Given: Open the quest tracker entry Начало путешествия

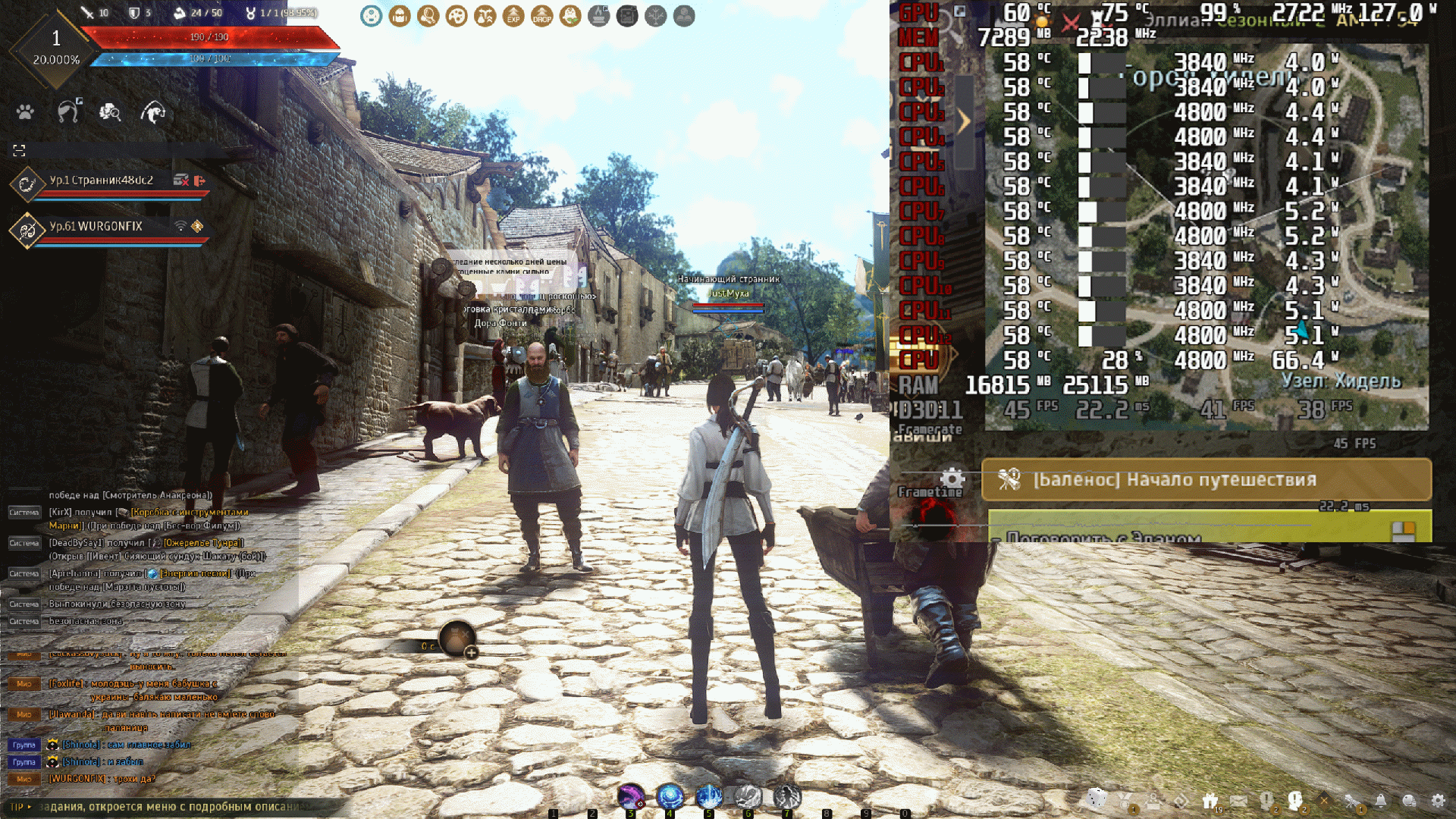Looking at the screenshot, I should tap(1206, 479).
